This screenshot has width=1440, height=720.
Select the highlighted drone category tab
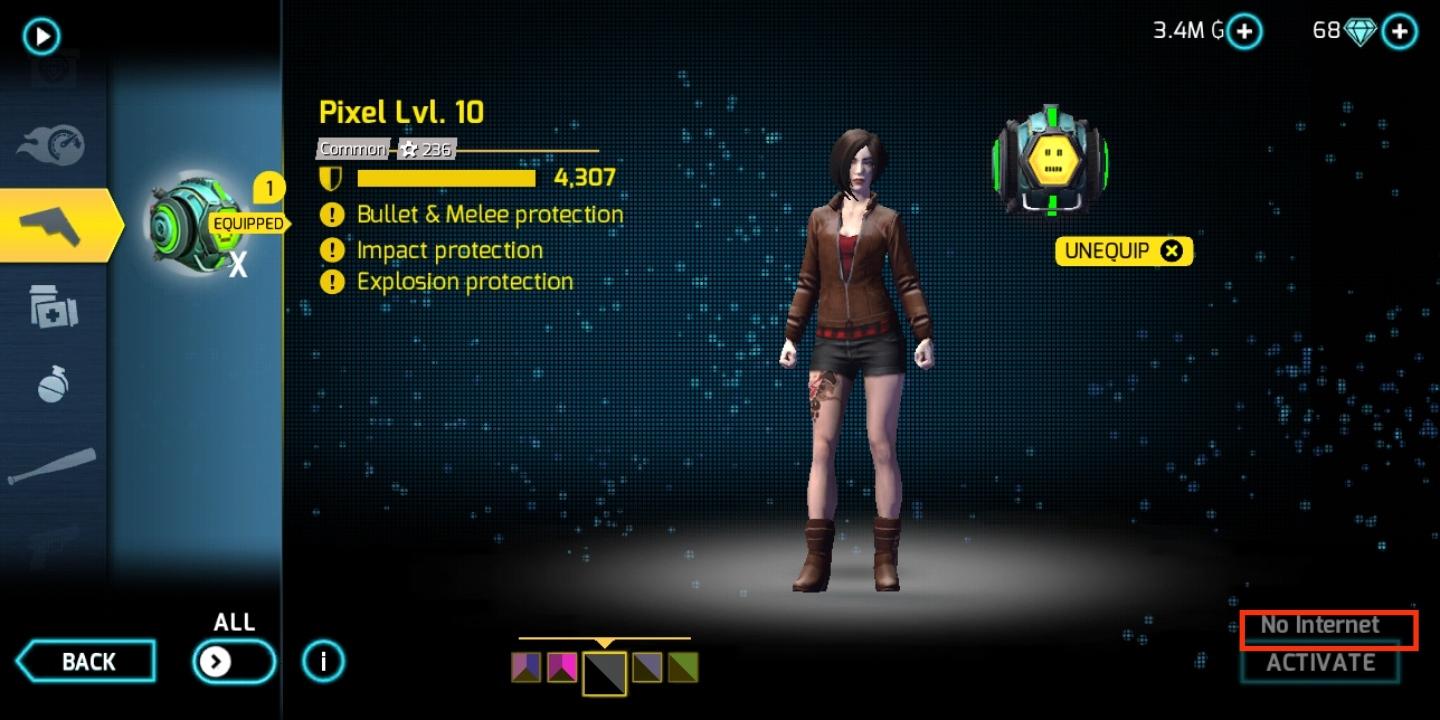58,225
